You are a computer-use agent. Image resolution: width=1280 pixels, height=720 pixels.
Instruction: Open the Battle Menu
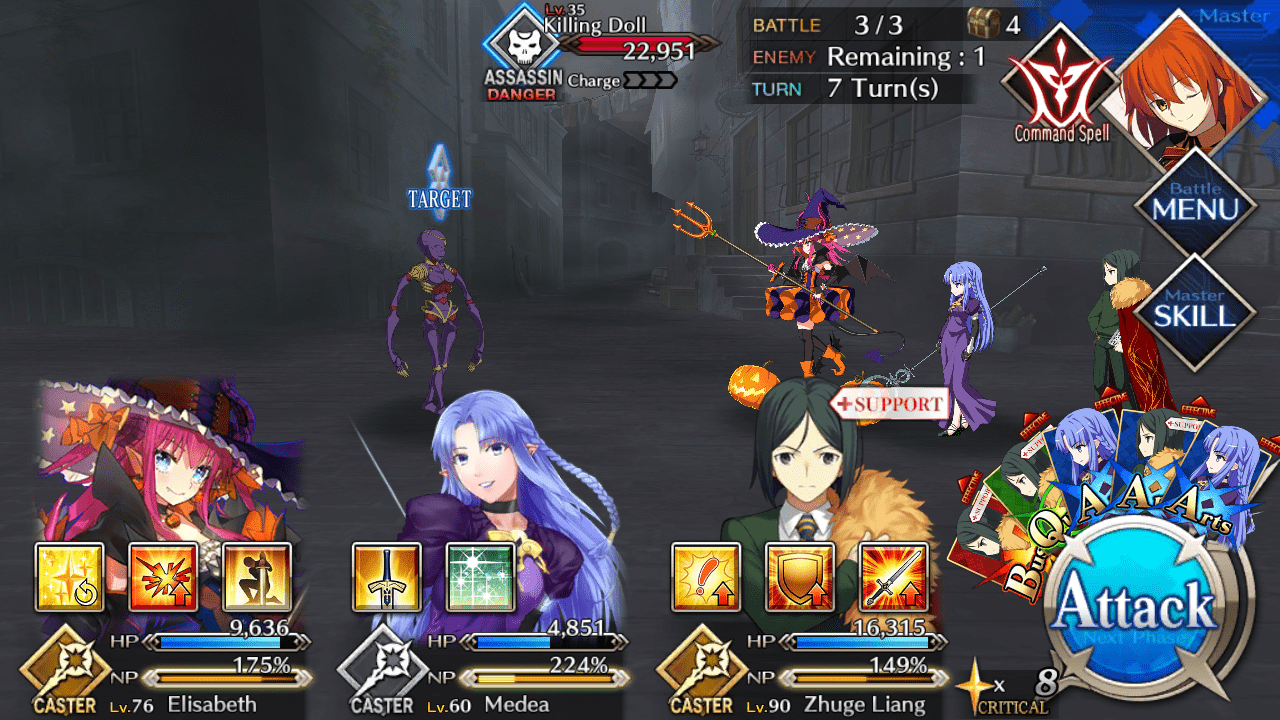[1194, 203]
